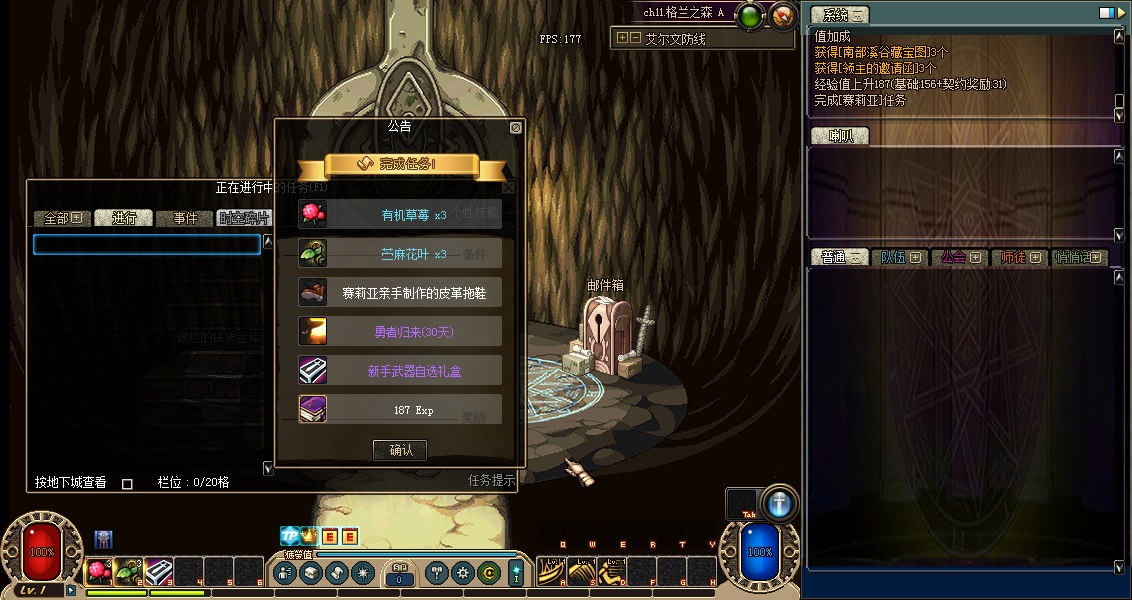
Task: Toggle the 按地下城查看 checkbox
Action: (x=127, y=484)
